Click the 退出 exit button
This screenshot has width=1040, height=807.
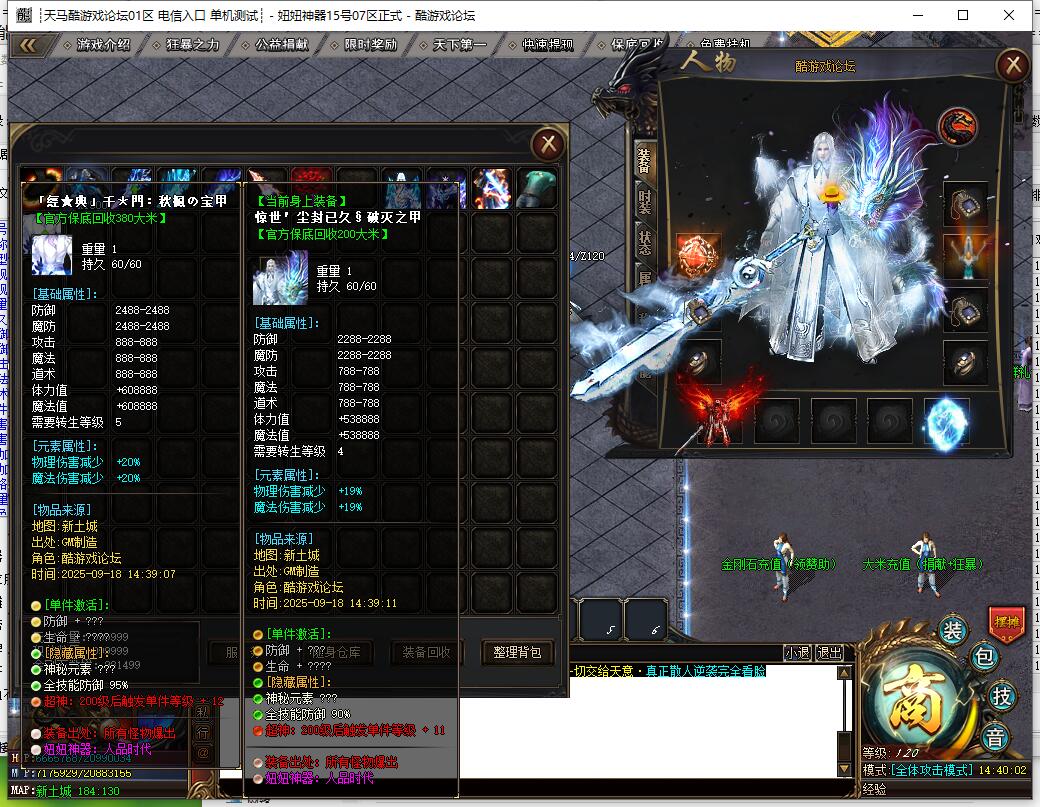point(829,653)
